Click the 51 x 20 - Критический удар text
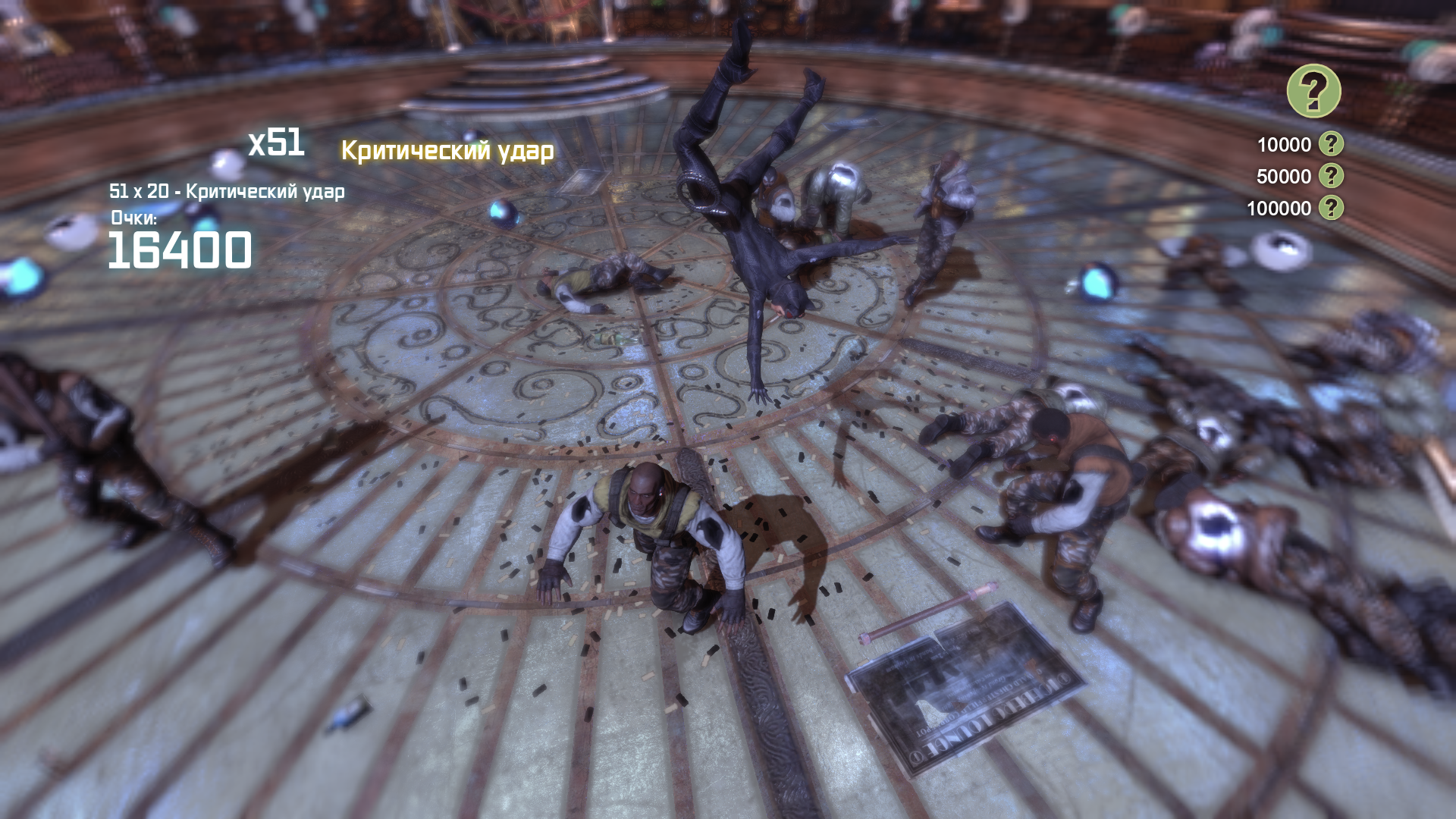 click(227, 193)
